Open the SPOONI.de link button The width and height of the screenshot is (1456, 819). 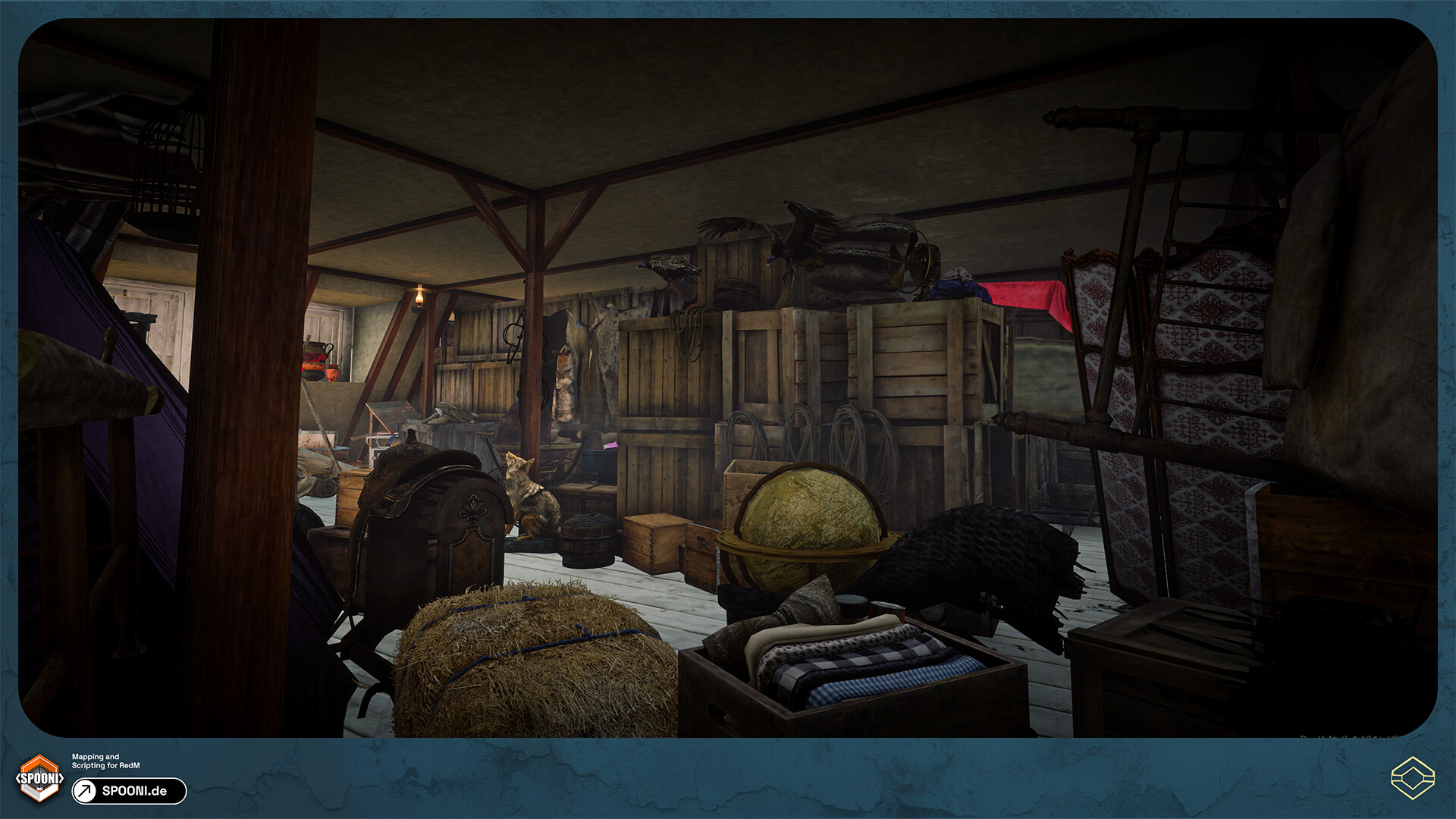[129, 791]
